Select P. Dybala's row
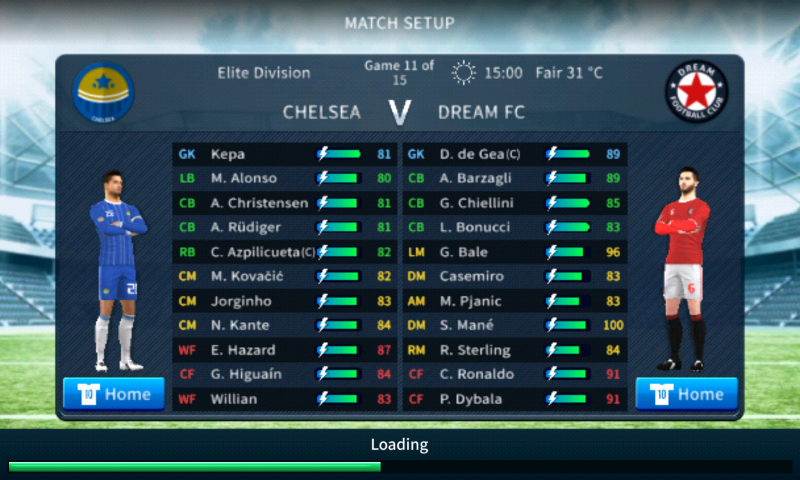 515,399
